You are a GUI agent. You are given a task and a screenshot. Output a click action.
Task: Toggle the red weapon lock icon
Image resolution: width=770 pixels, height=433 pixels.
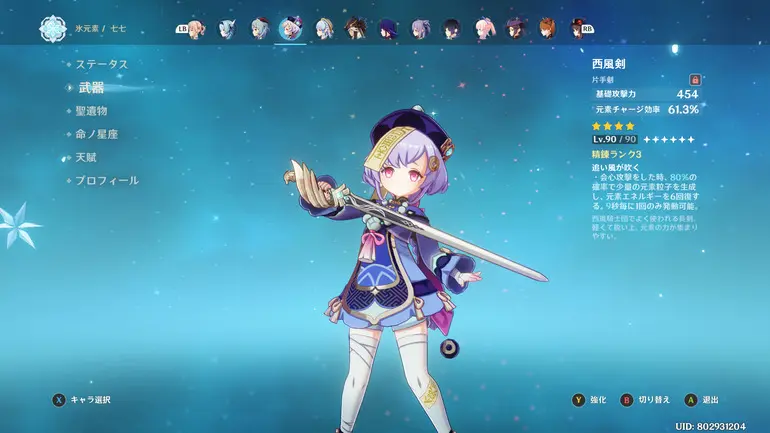(694, 79)
